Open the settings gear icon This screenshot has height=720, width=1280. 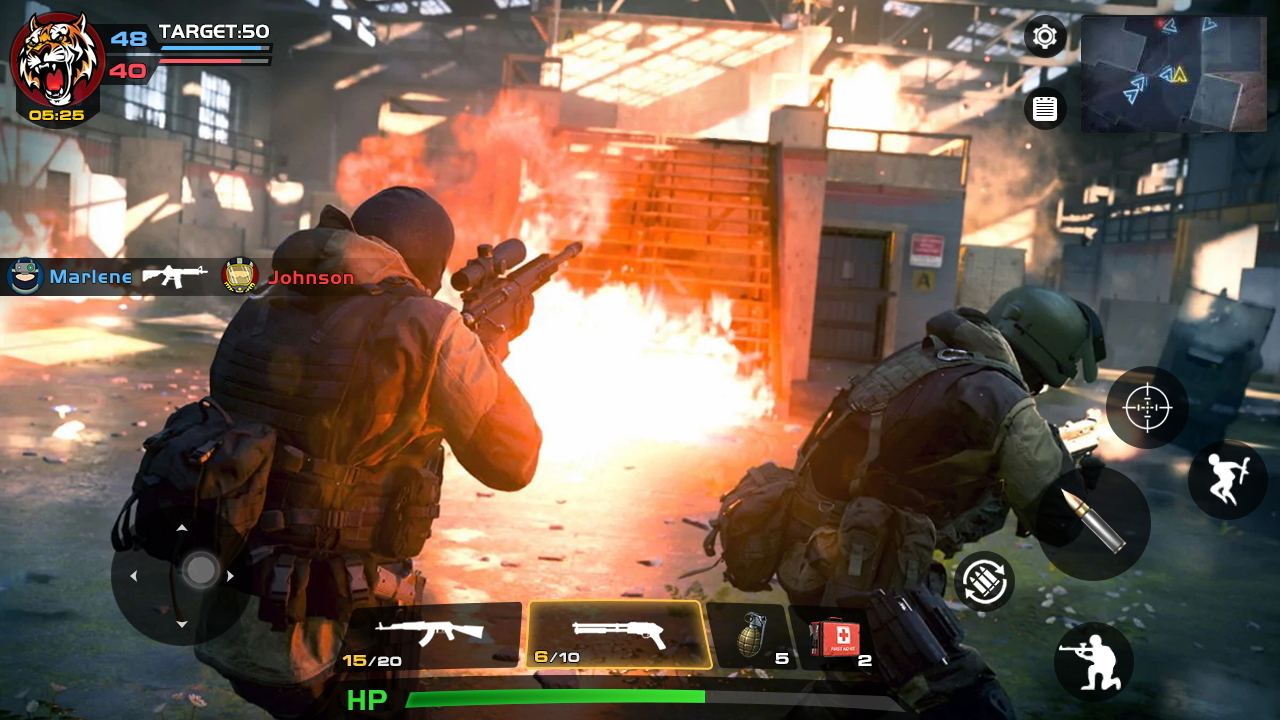1044,36
